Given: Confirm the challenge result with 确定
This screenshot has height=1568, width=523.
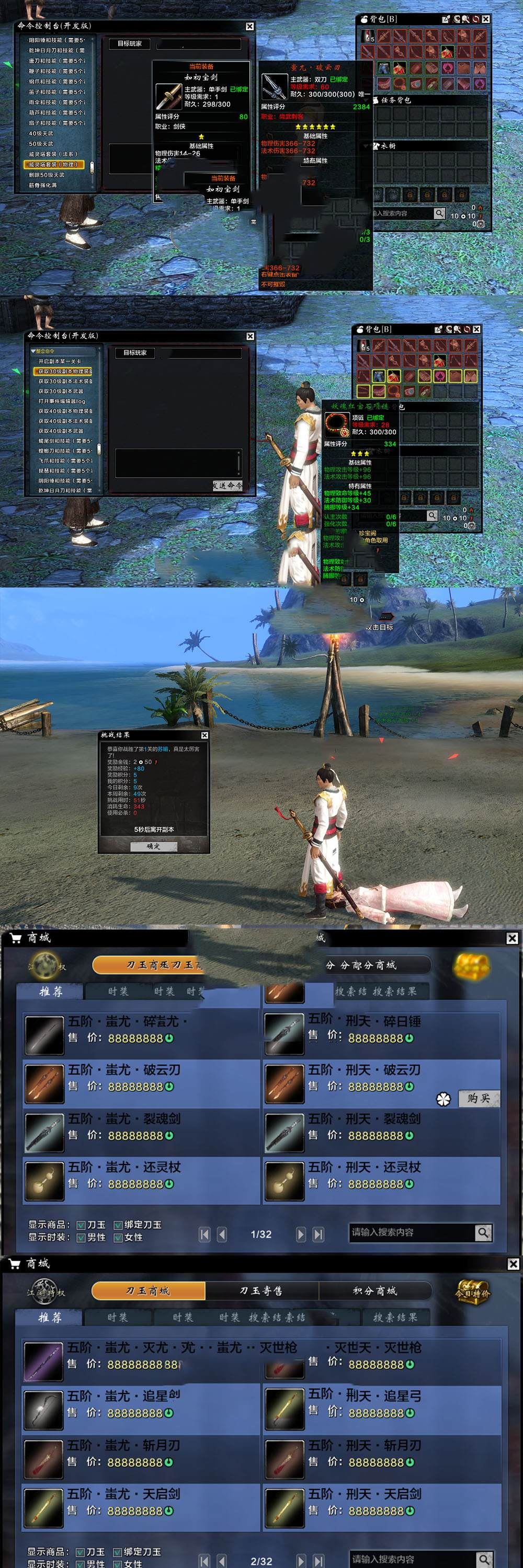Looking at the screenshot, I should 153,846.
